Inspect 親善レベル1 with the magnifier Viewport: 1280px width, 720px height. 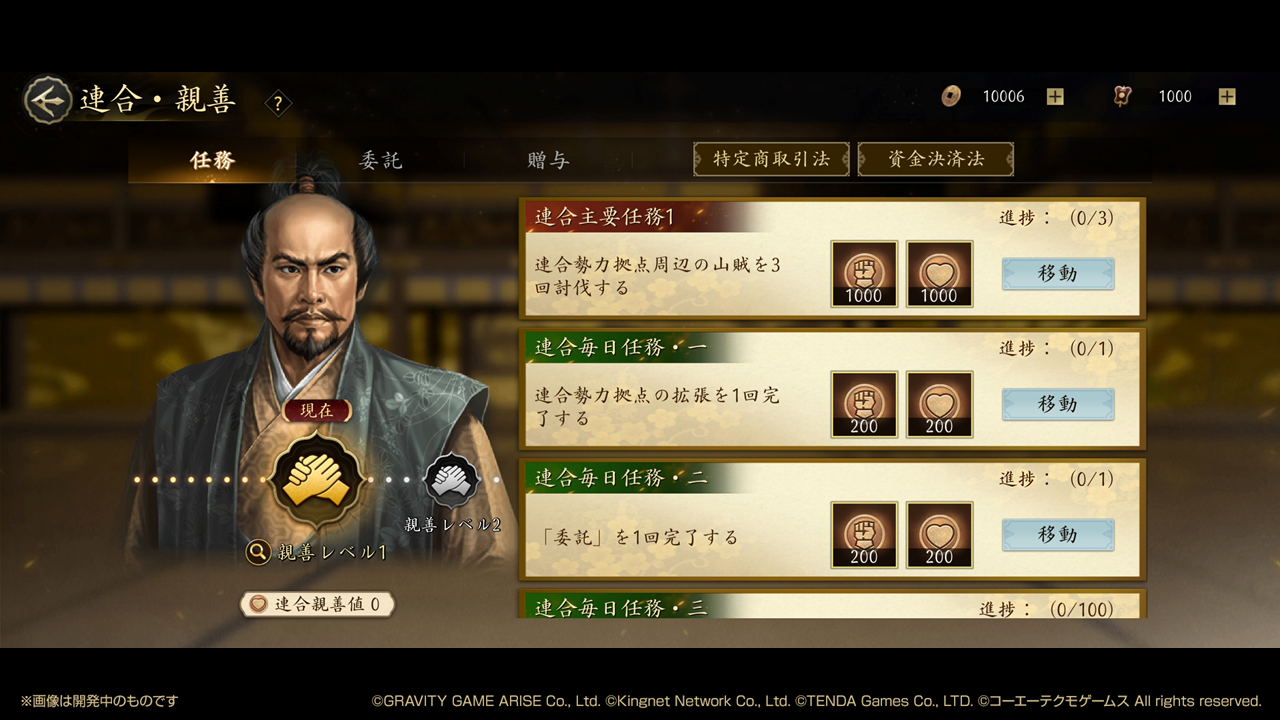[259, 551]
